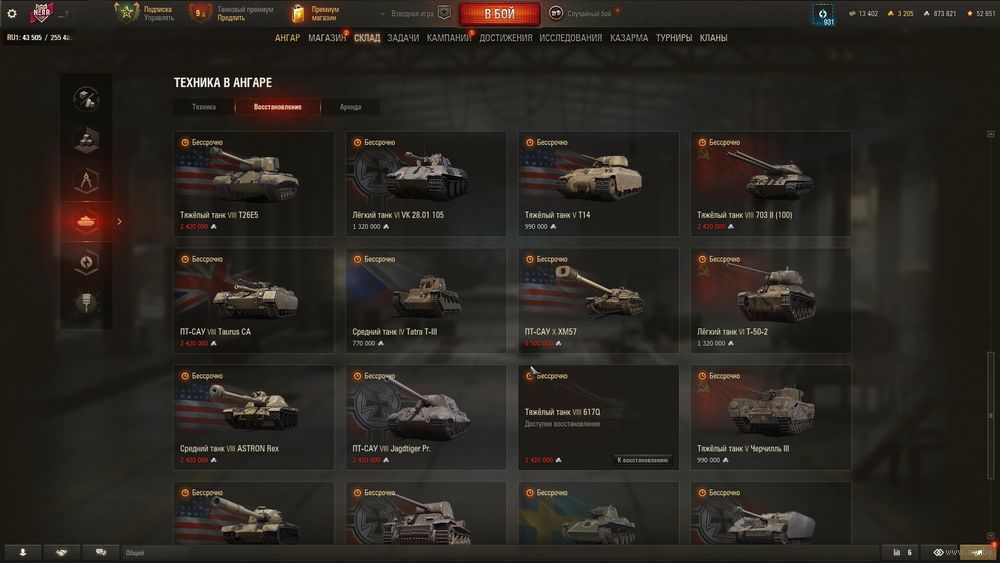The width and height of the screenshot is (1000, 563).
Task: Switch to the Аренда rental tab
Action: click(350, 107)
